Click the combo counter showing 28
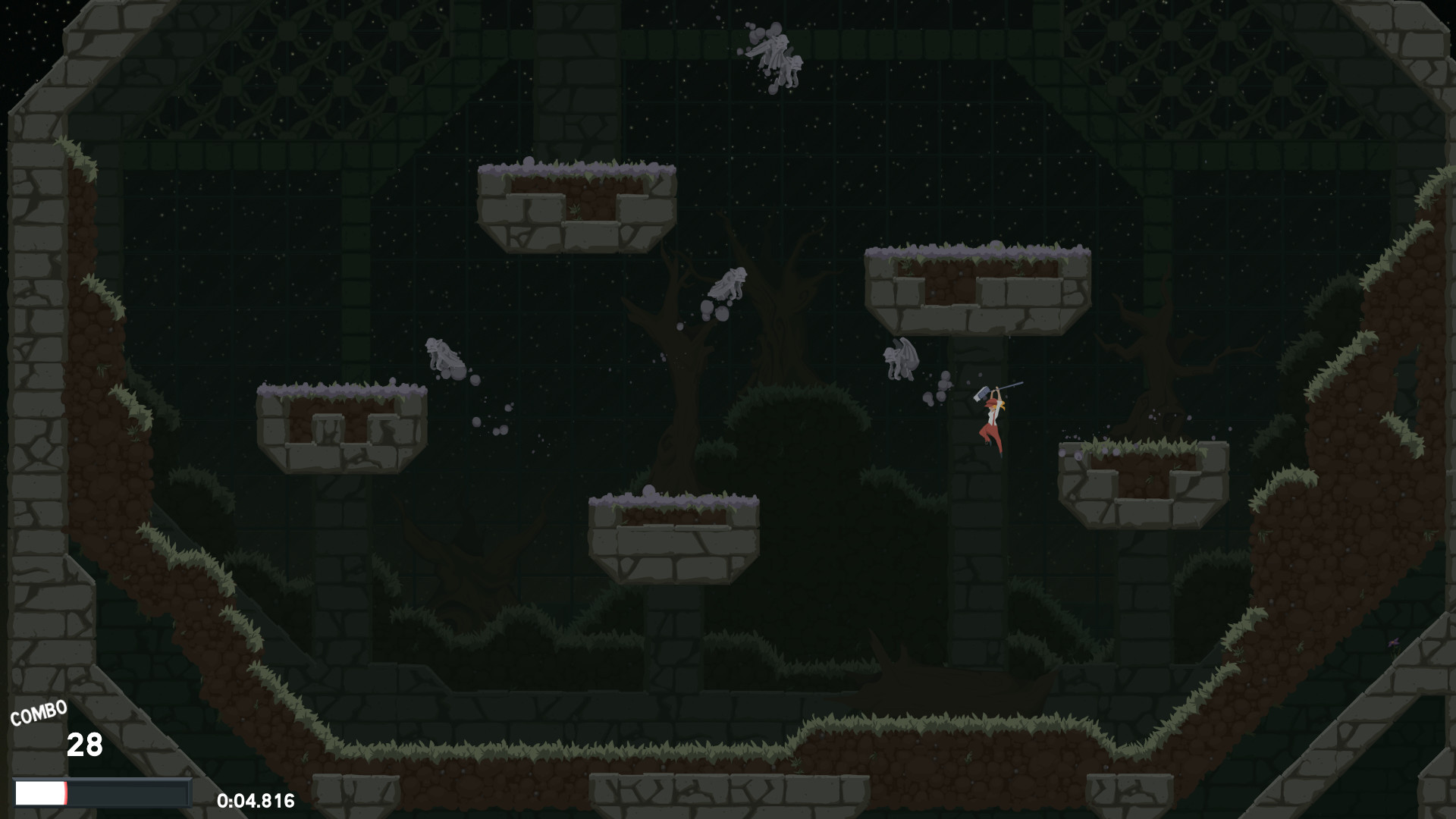The height and width of the screenshot is (819, 1456). coord(86,745)
